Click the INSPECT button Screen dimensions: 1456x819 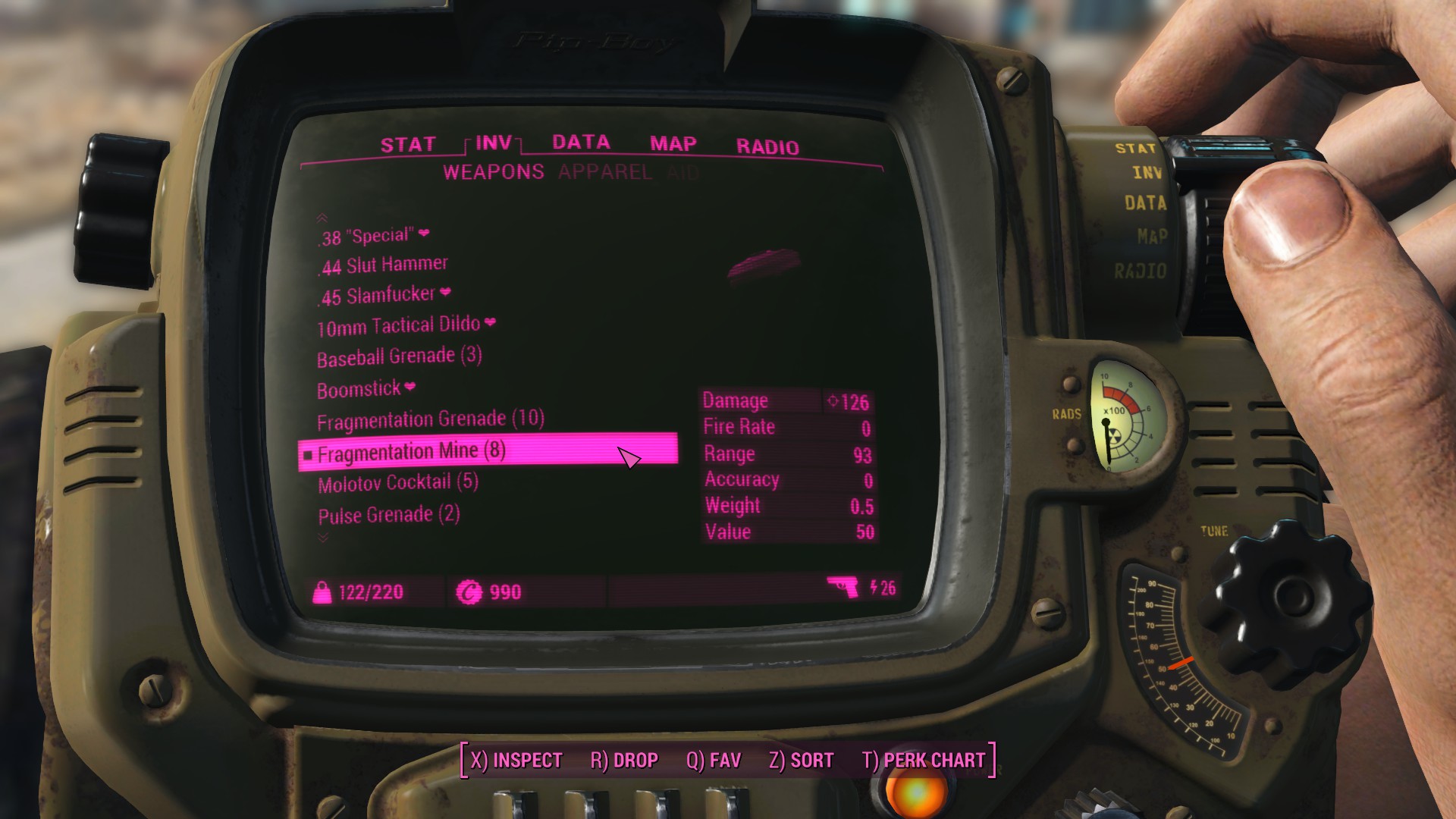tap(516, 760)
